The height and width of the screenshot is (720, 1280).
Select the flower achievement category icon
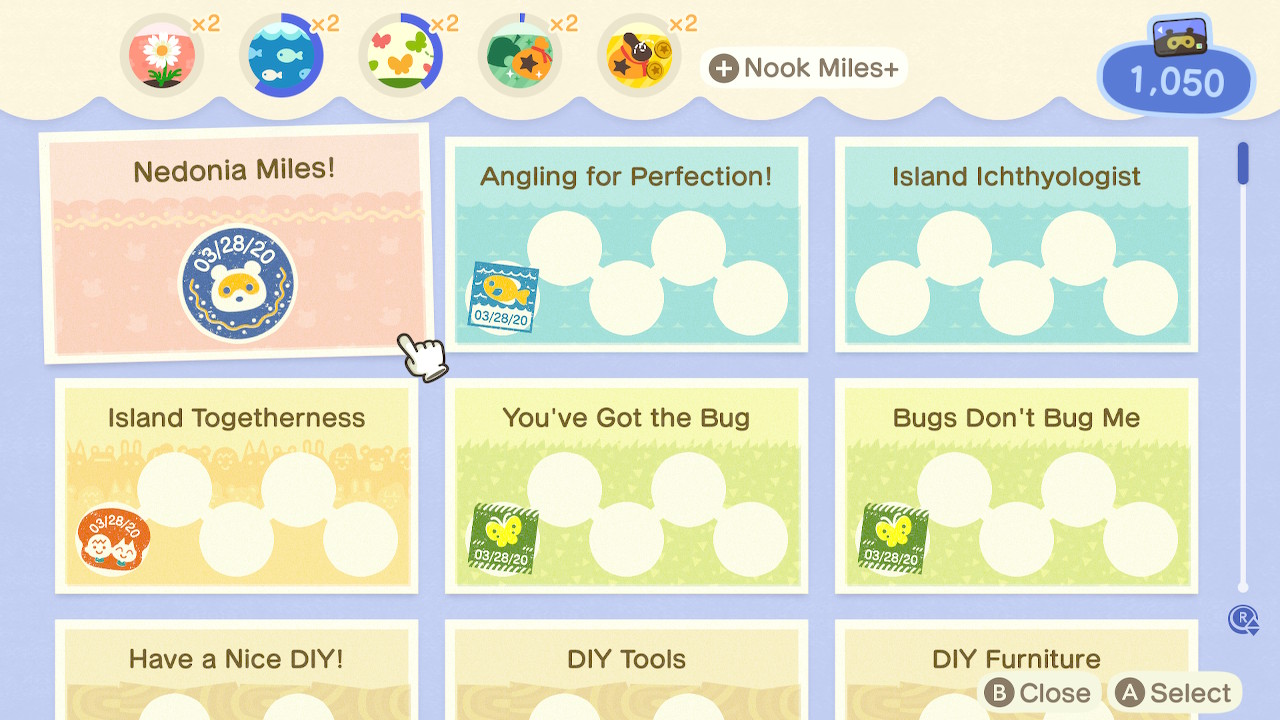[162, 58]
